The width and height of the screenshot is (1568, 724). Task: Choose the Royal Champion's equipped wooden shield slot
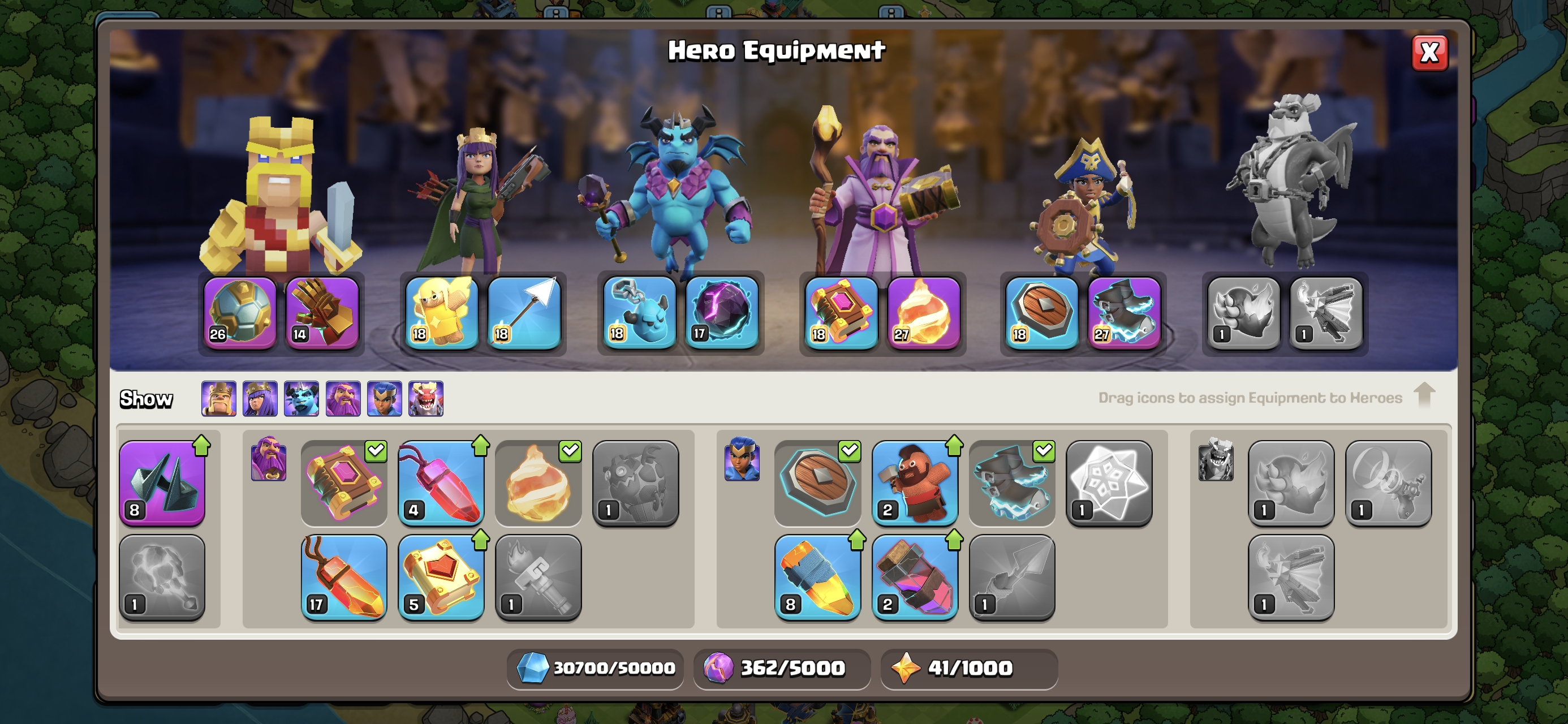pos(1041,313)
